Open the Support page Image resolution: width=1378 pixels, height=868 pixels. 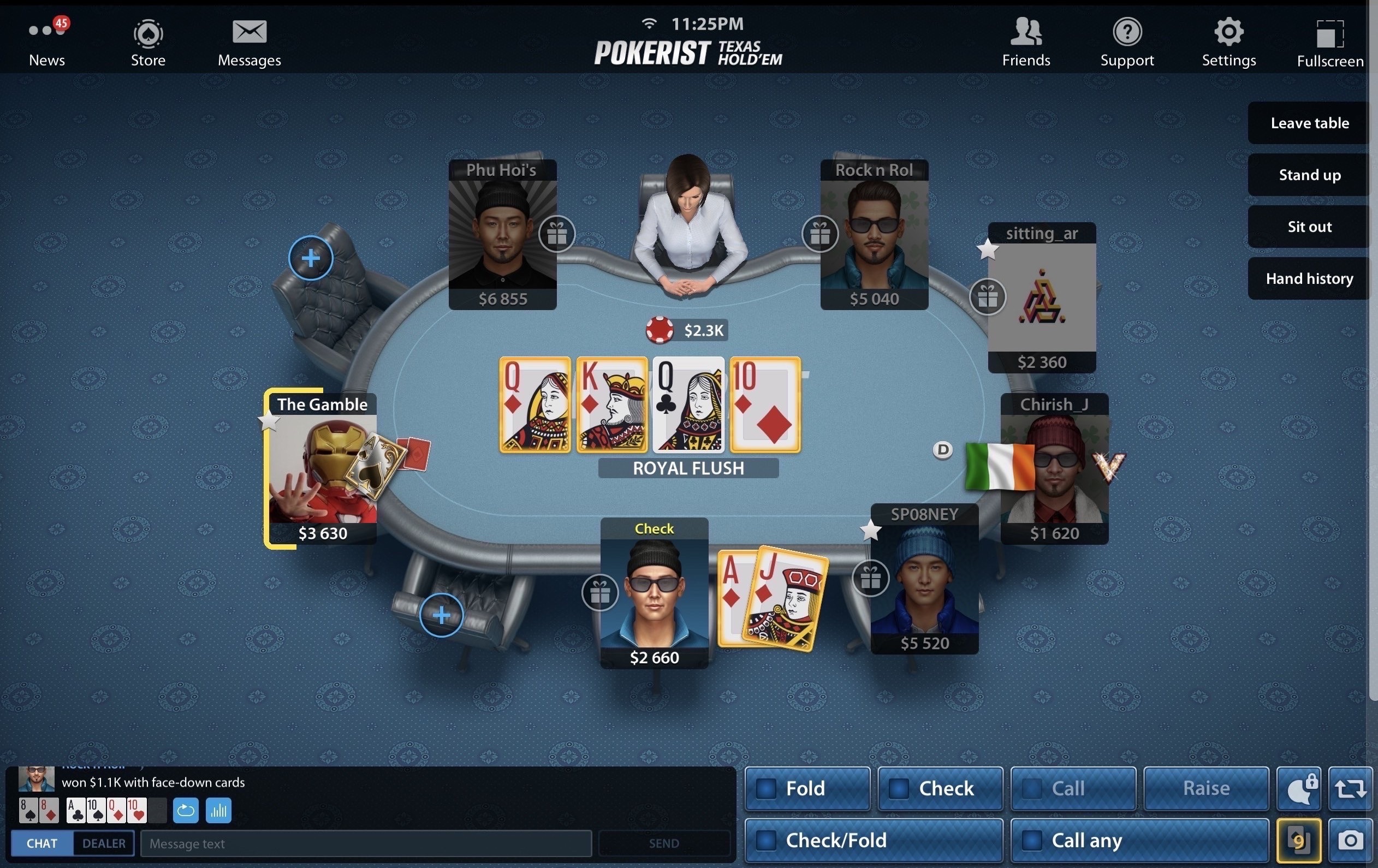(1127, 43)
